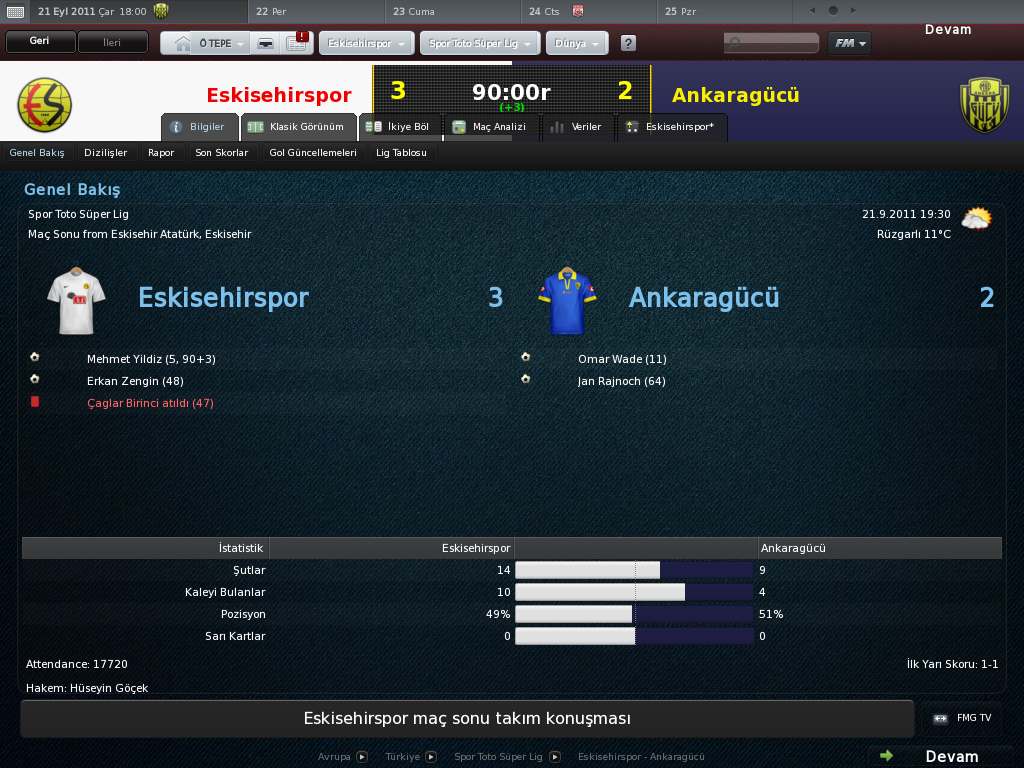Open FMG TV
This screenshot has height=768, width=1024.
click(x=963, y=718)
